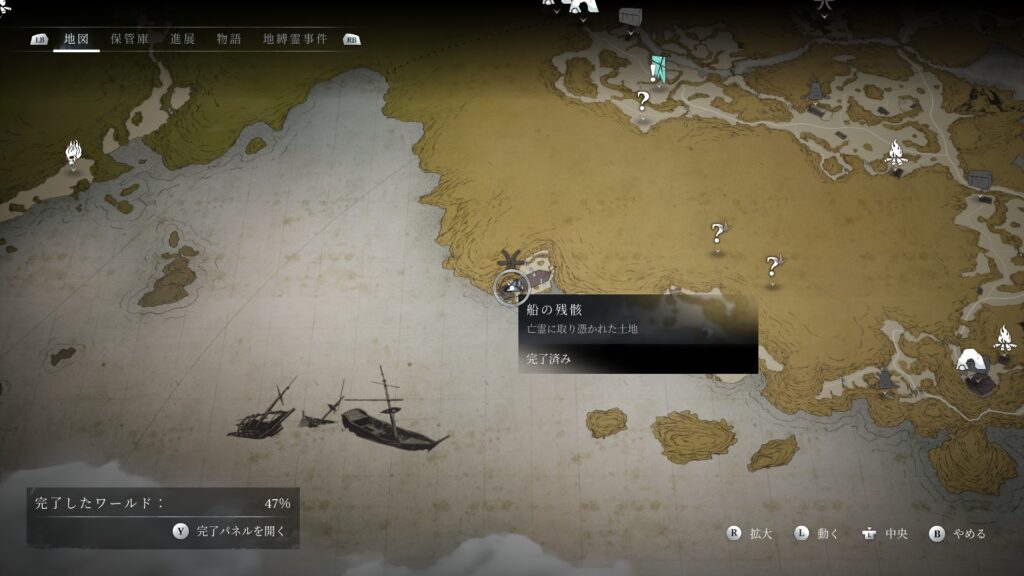Image resolution: width=1024 pixels, height=576 pixels.
Task: Click the 船の残骸 tooltip panel
Action: (637, 334)
